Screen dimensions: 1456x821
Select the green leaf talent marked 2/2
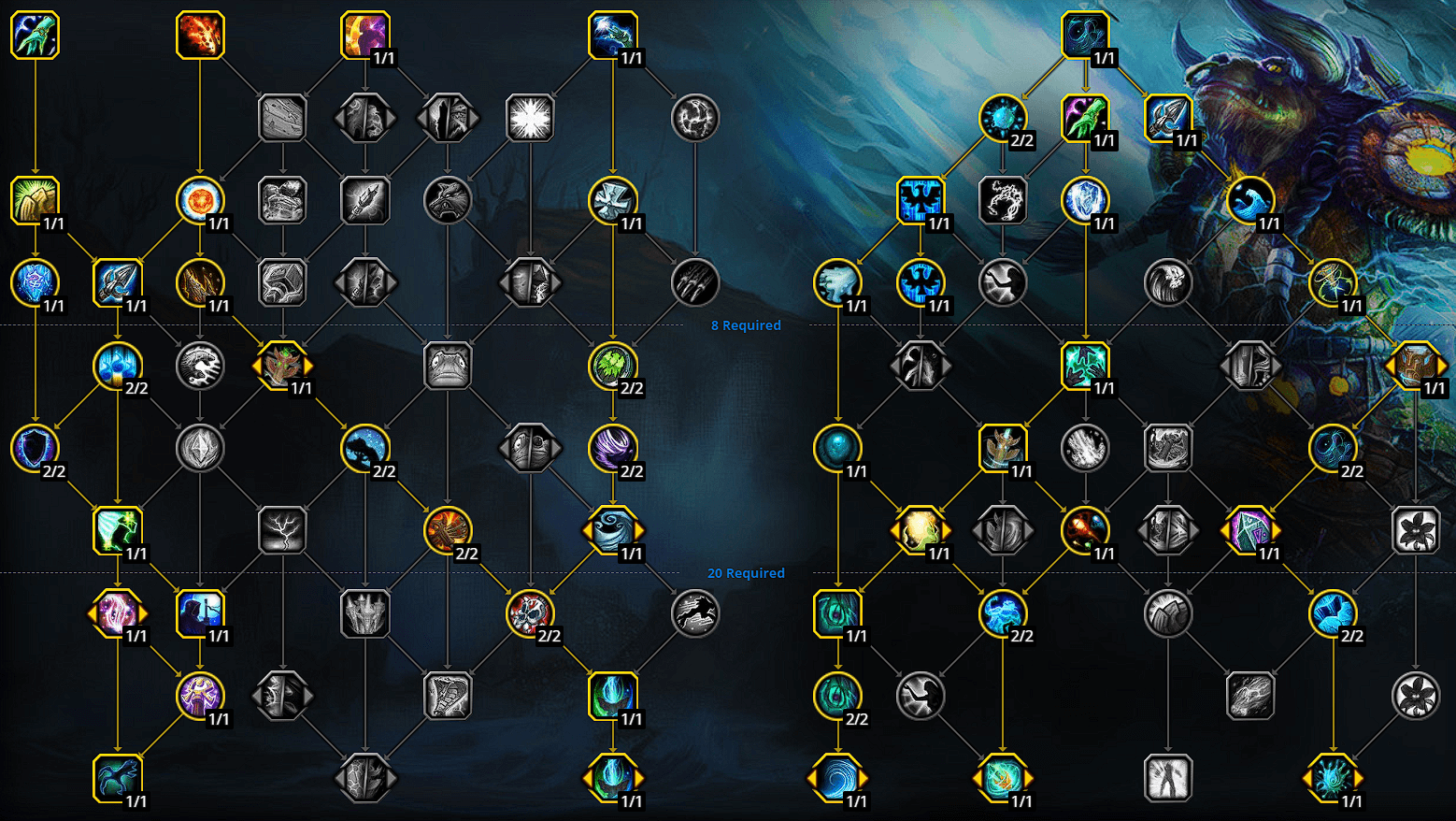612,365
